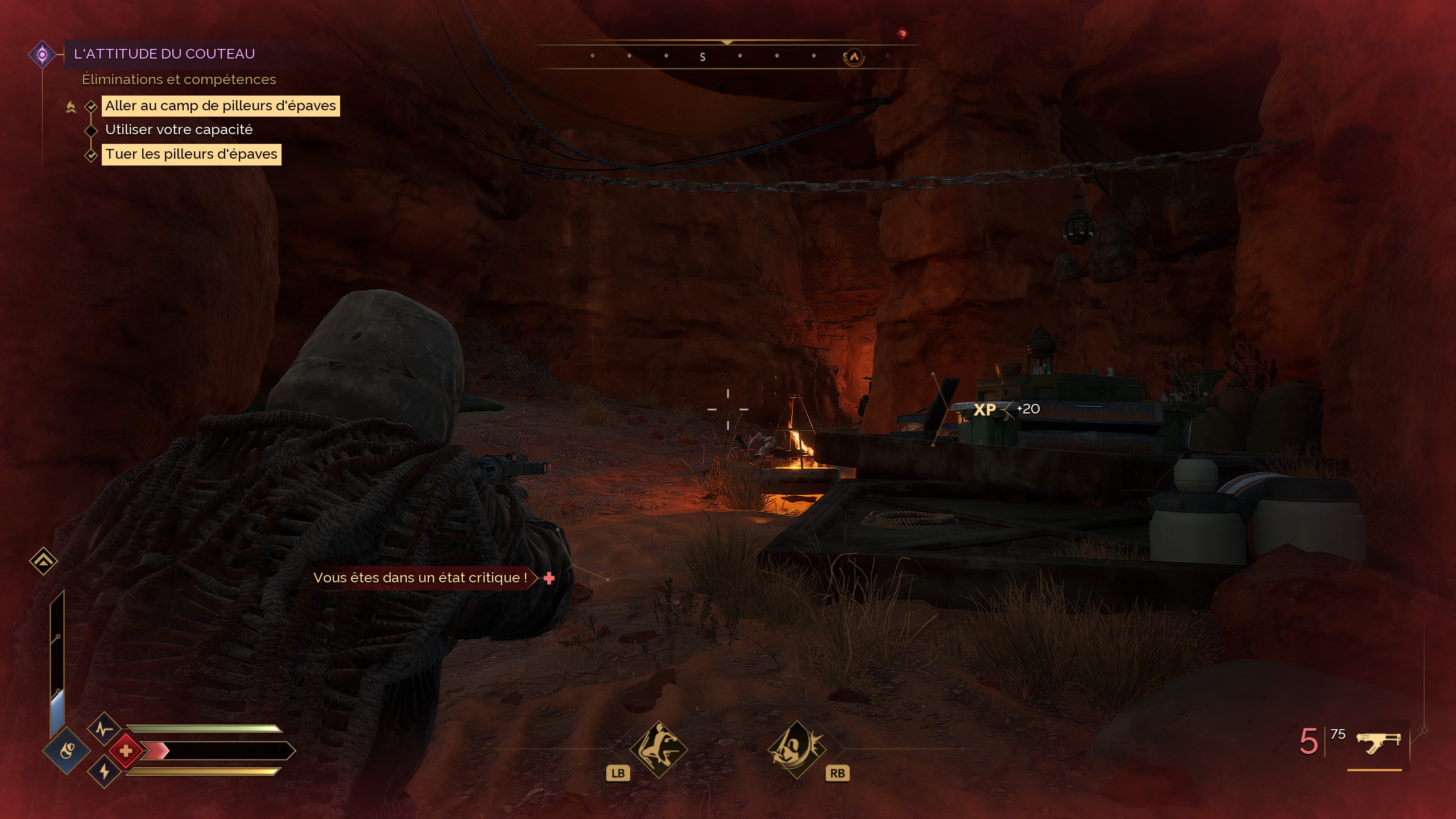Select the equipped pistol weapon icon
The width and height of the screenshot is (1456, 819).
point(1378,742)
